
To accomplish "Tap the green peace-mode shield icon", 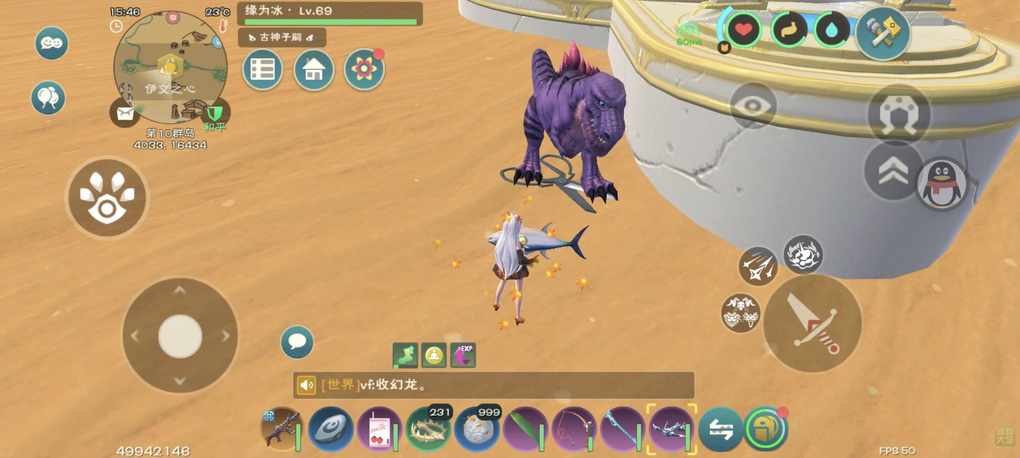I will [x=215, y=112].
